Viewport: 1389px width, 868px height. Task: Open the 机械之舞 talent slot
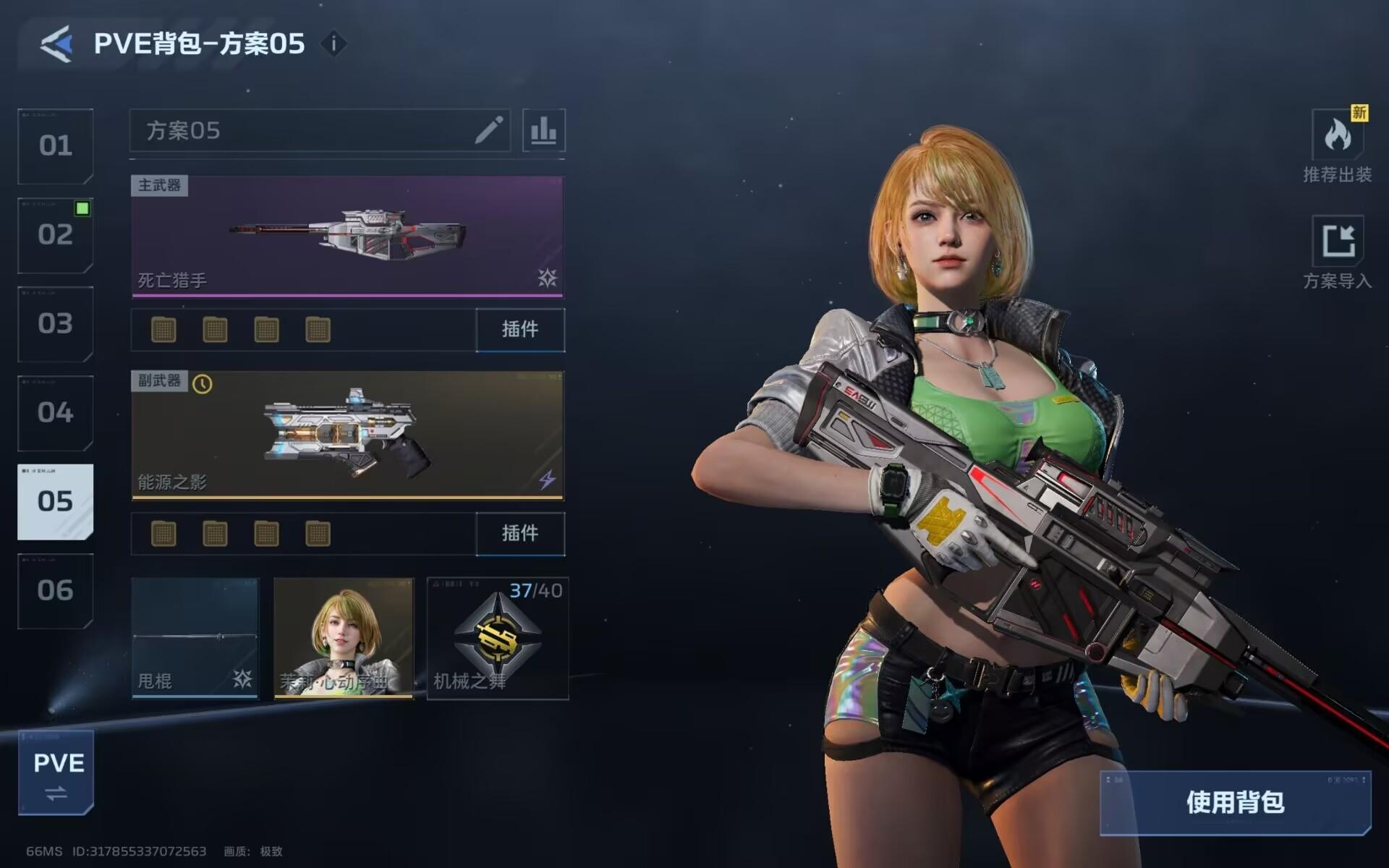[498, 637]
